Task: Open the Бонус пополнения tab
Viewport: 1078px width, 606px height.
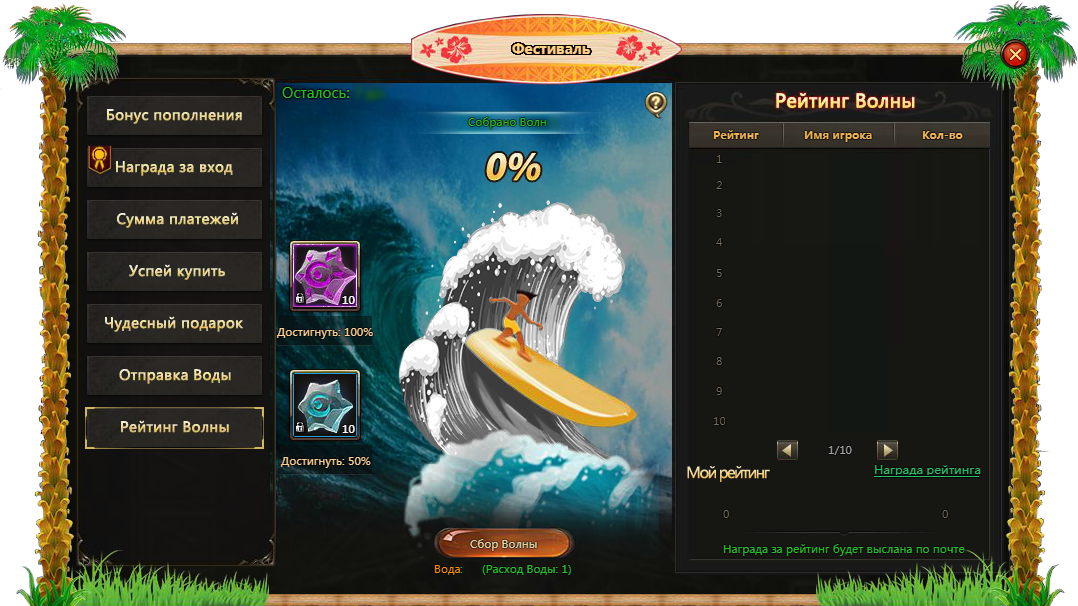Action: (x=174, y=115)
